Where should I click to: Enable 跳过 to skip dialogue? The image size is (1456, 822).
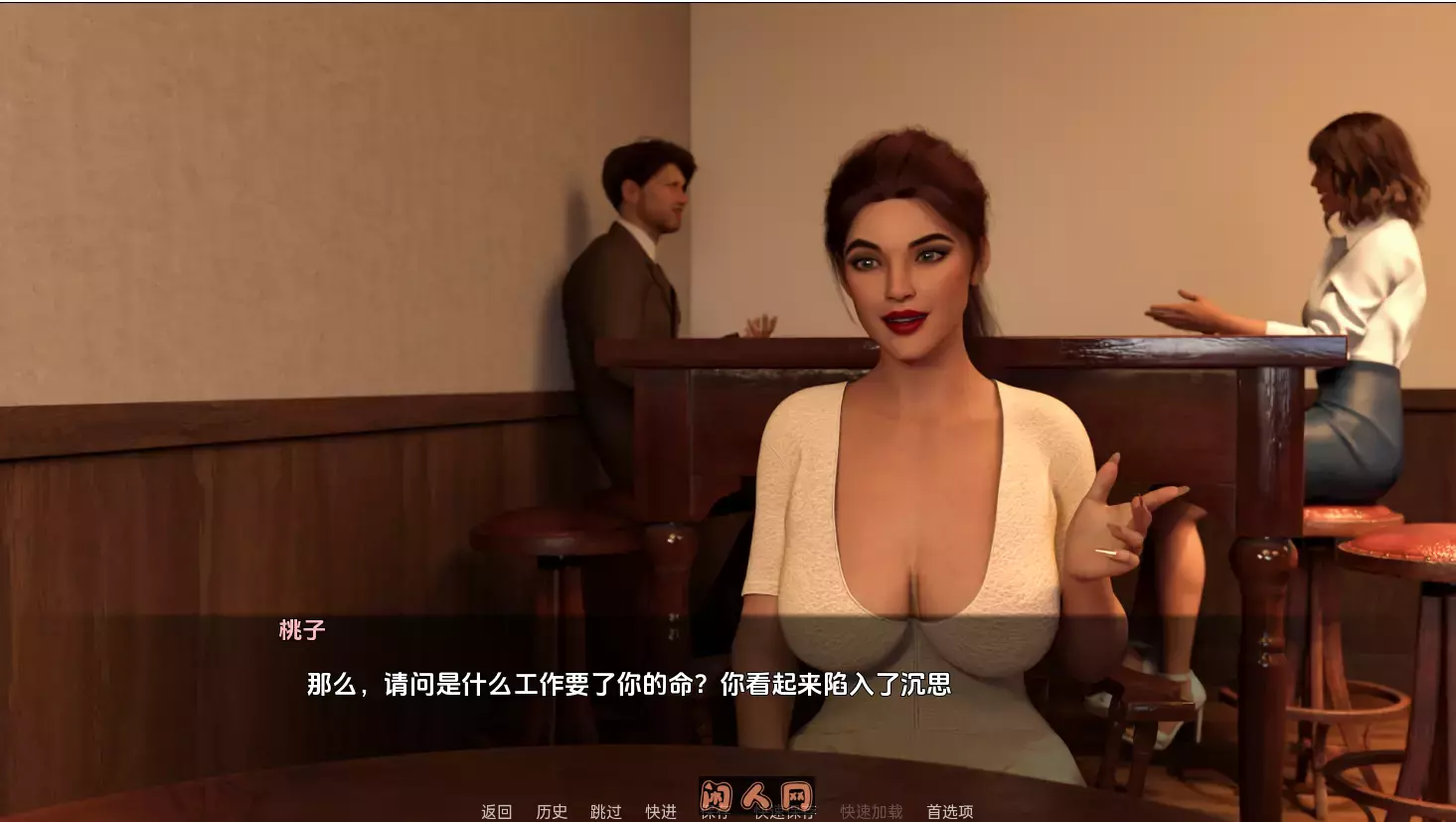[607, 812]
